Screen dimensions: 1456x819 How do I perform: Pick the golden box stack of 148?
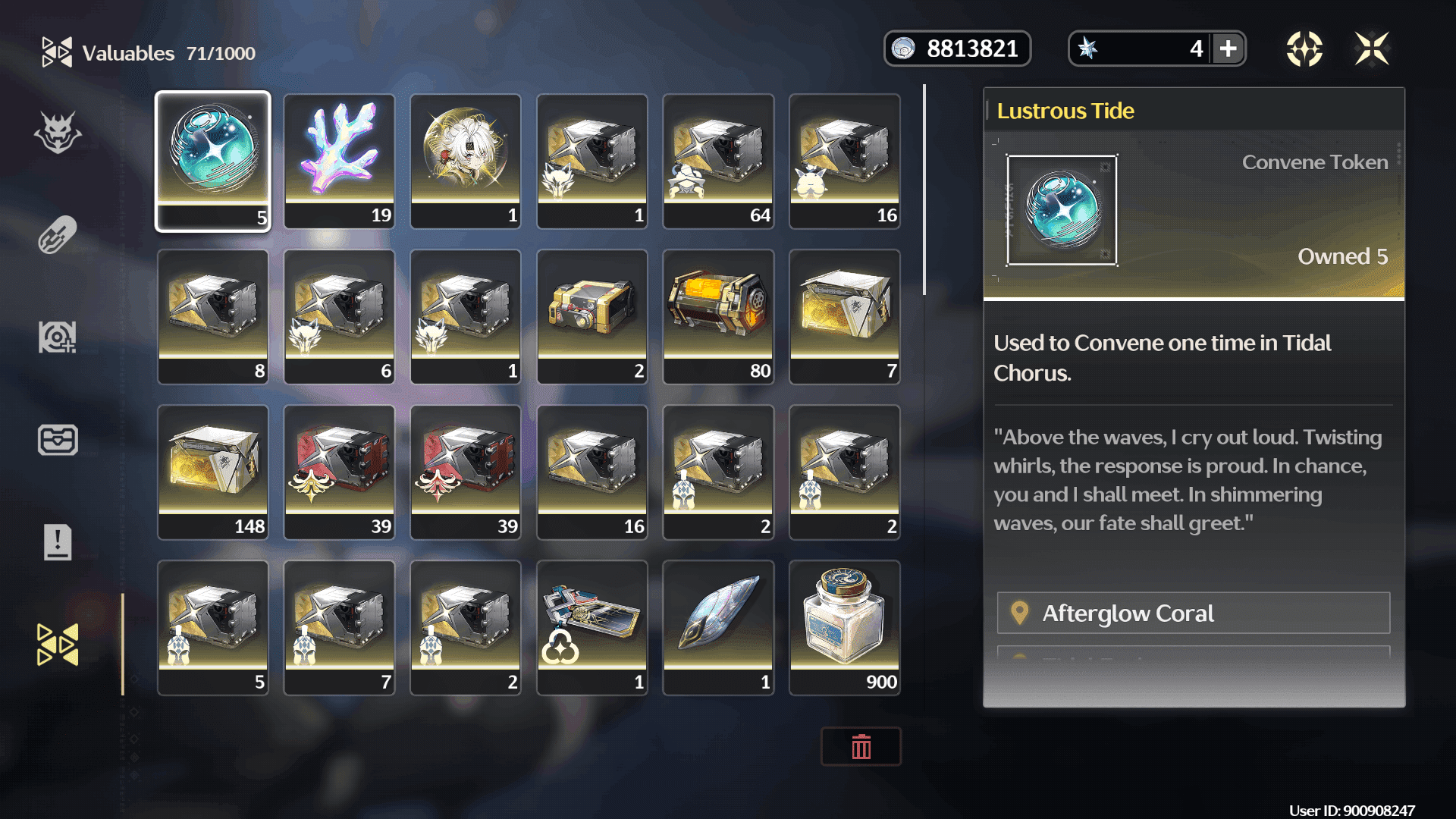(x=213, y=472)
